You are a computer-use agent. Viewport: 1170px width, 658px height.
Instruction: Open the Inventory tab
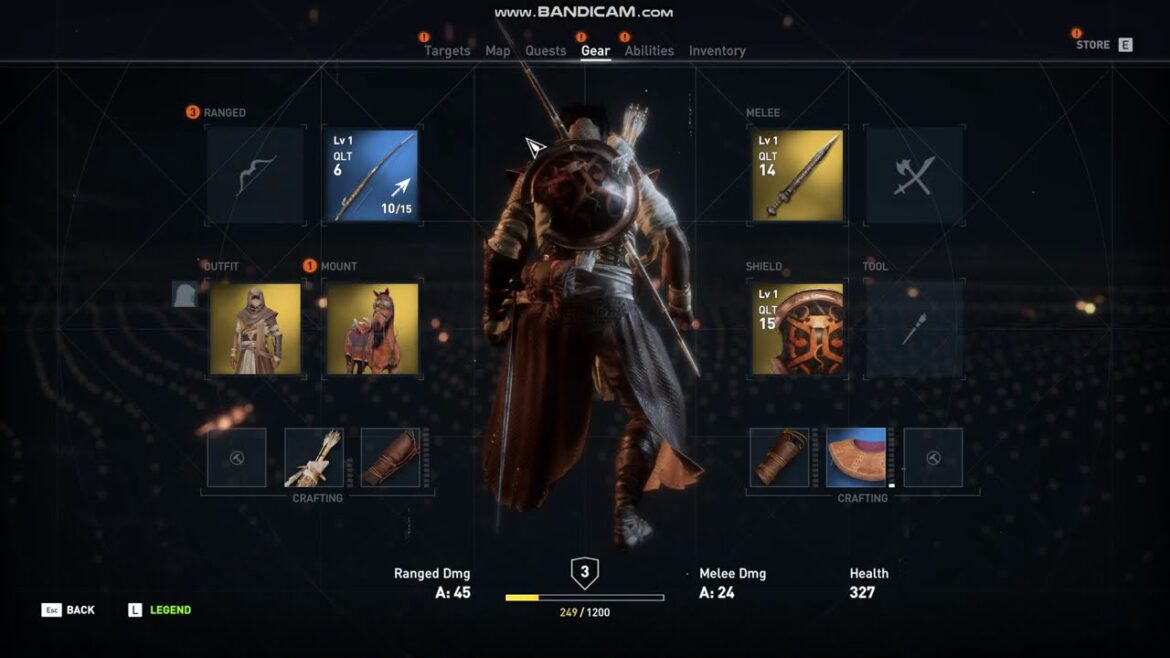(x=717, y=51)
